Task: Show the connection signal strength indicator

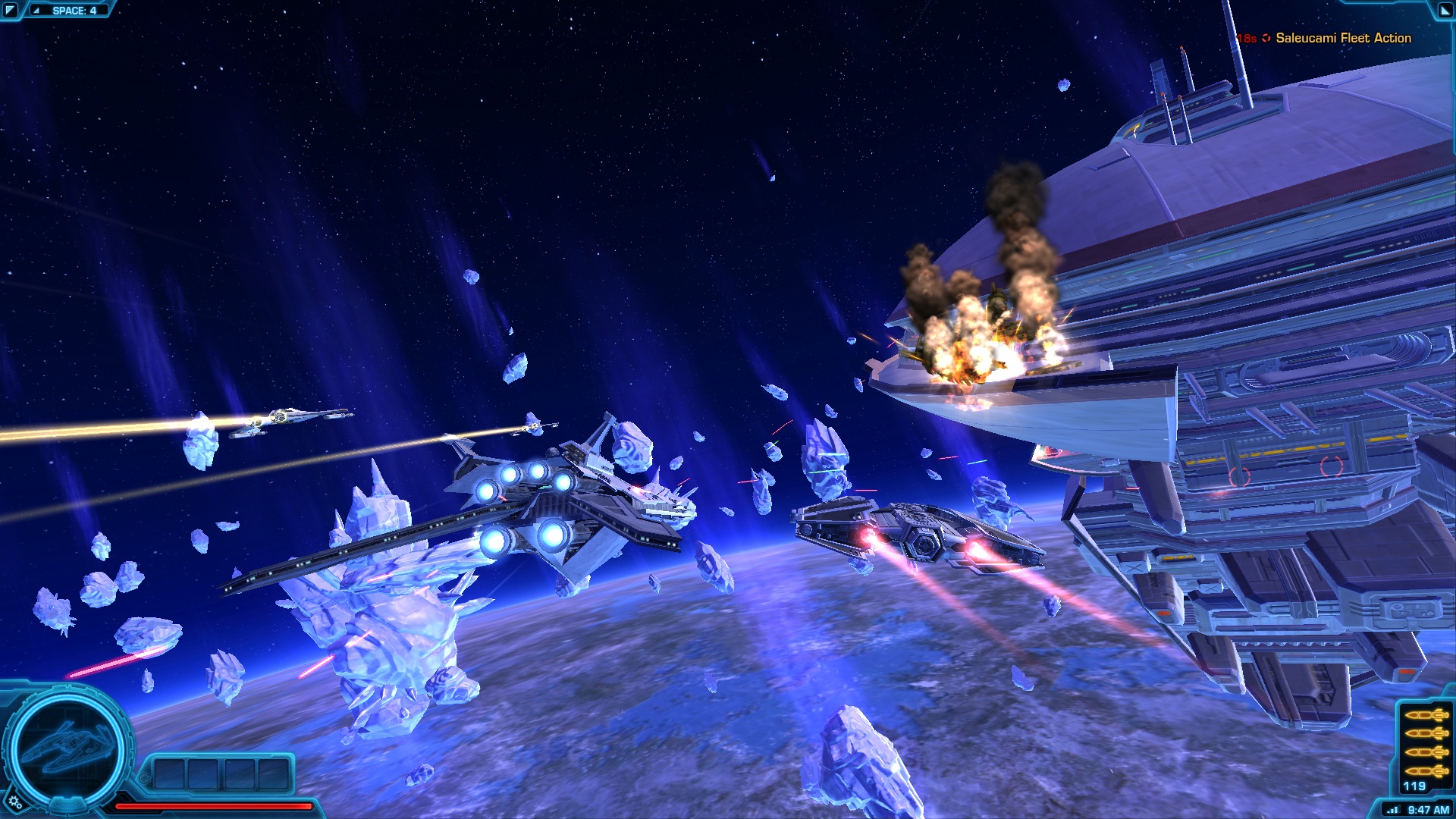Action: 1392,810
